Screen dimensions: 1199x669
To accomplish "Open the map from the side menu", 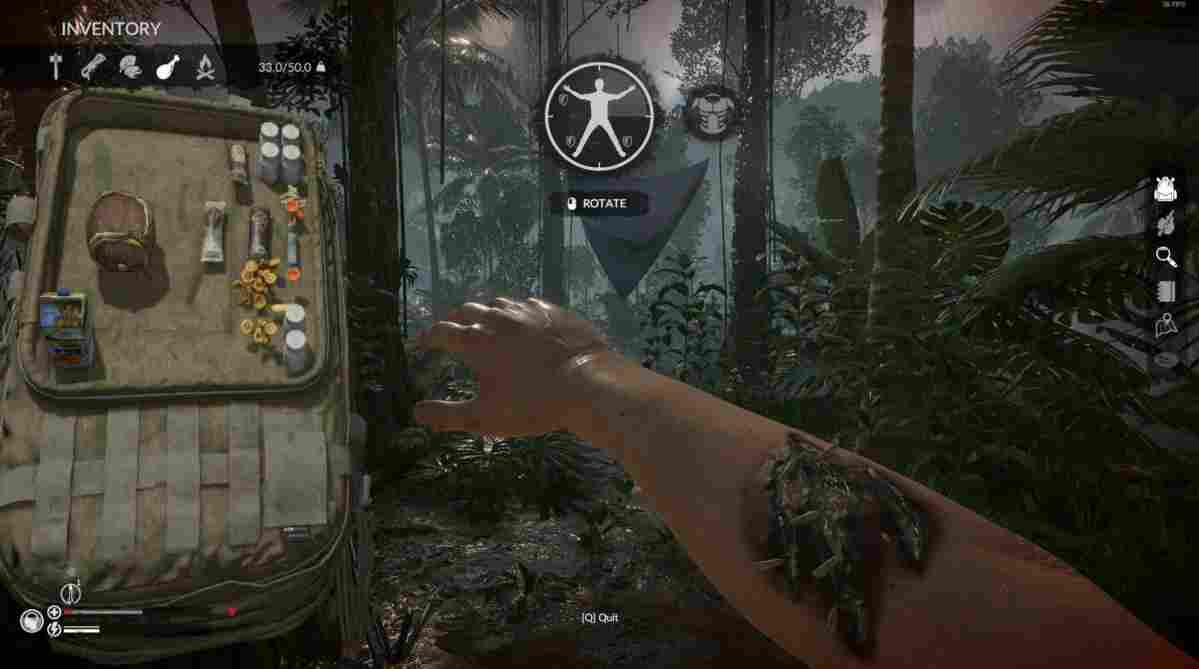I will click(1166, 324).
